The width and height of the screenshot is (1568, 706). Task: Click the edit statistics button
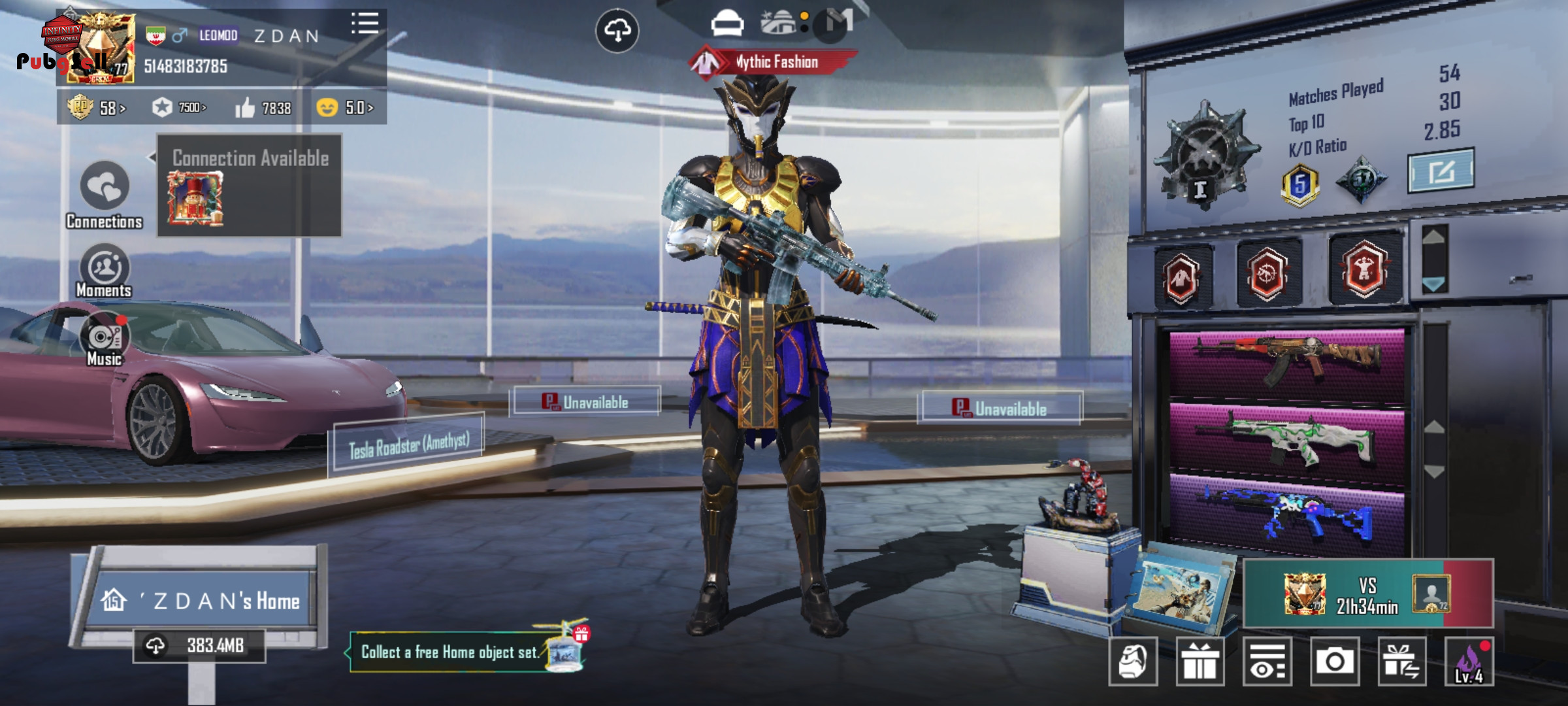point(1441,171)
